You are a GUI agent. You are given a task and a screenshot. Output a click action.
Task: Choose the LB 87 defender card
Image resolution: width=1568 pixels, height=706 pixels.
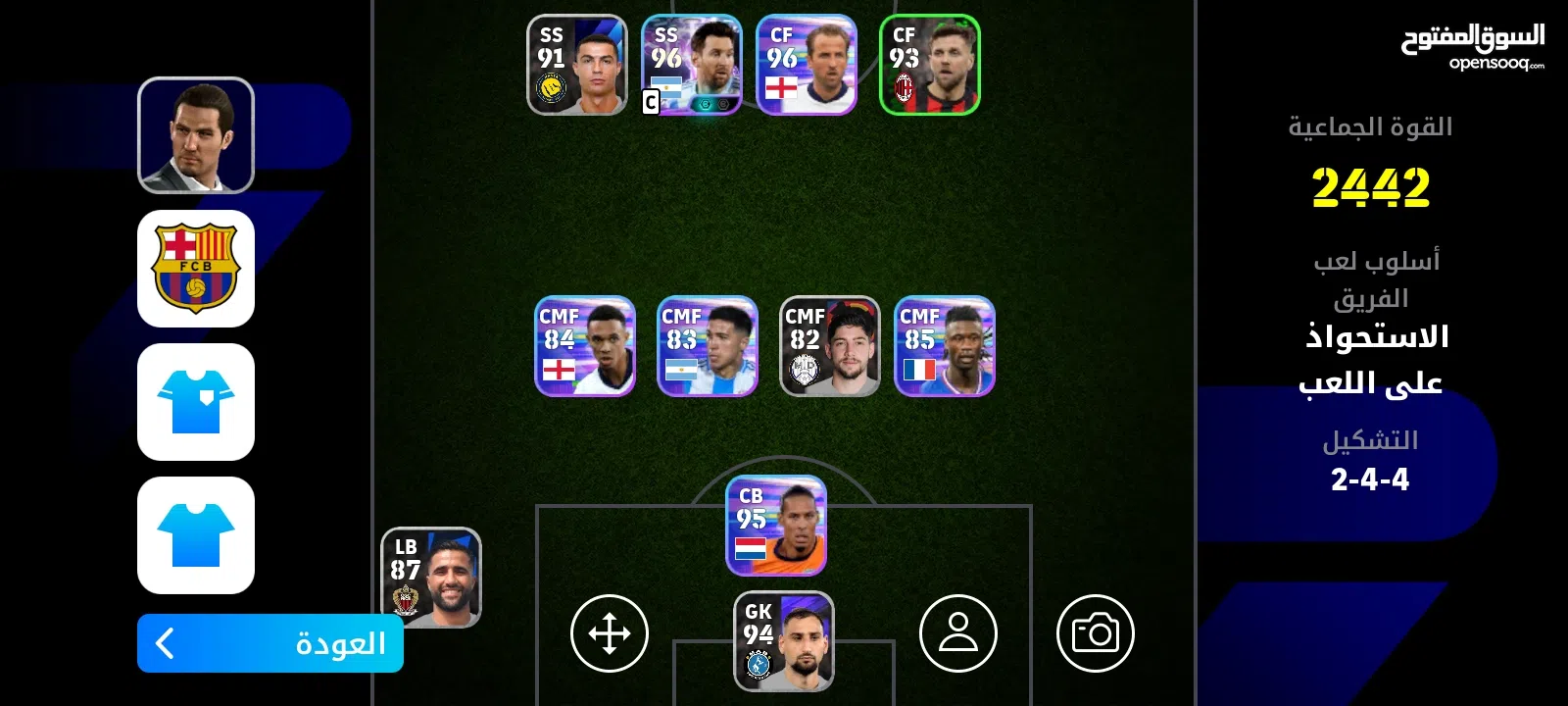click(x=431, y=578)
